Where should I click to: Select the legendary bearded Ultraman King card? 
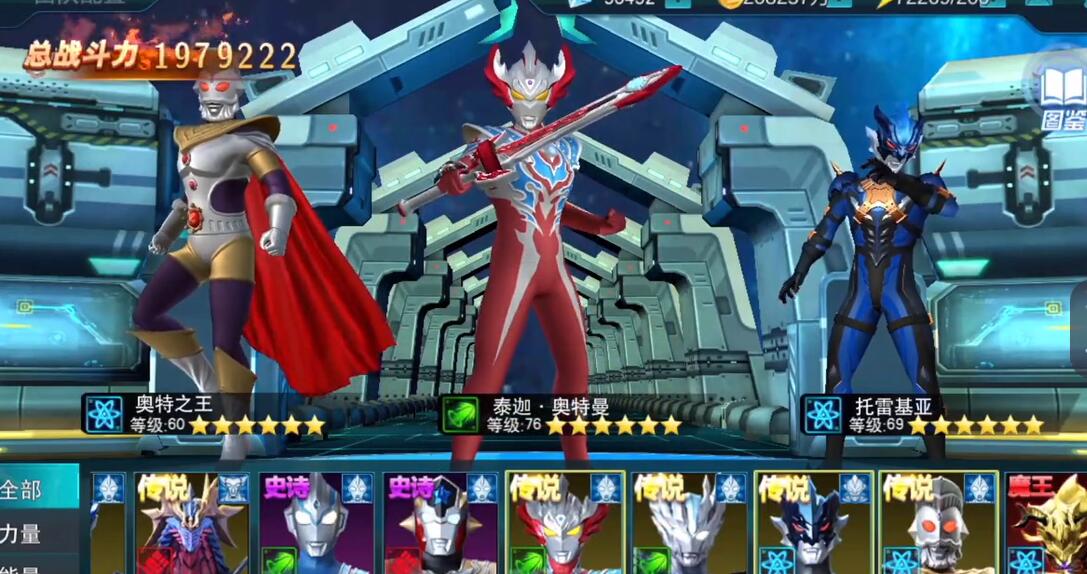coord(938,523)
